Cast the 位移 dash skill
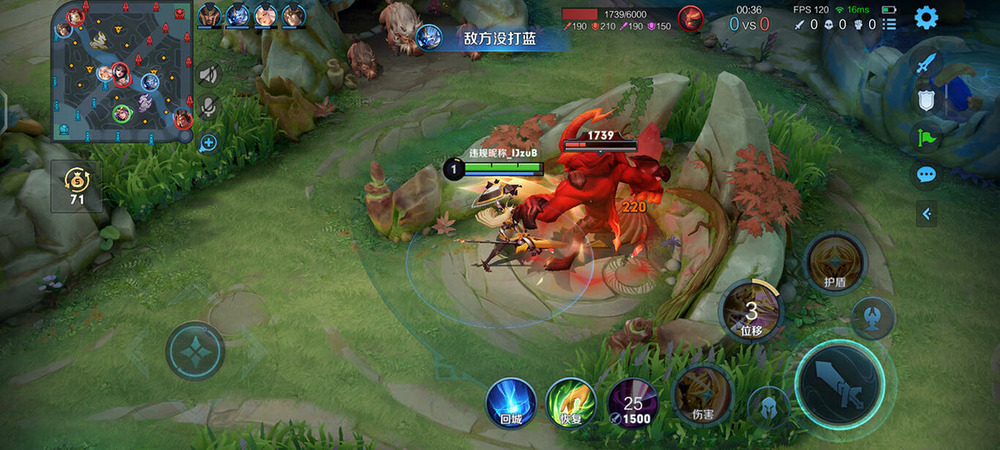Viewport: 1000px width, 450px height. (751, 309)
